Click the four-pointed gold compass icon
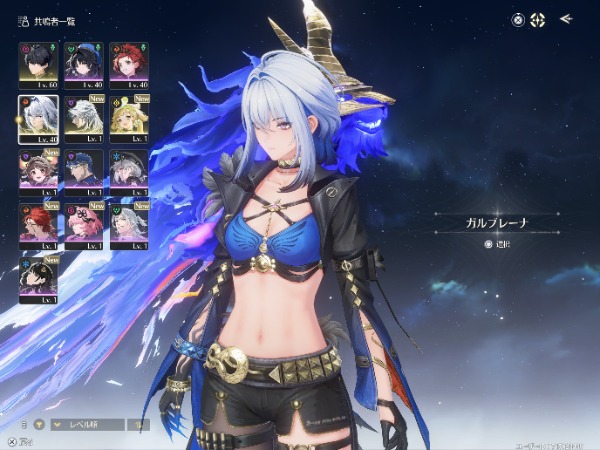This screenshot has height=450, width=600. pyautogui.click(x=537, y=19)
